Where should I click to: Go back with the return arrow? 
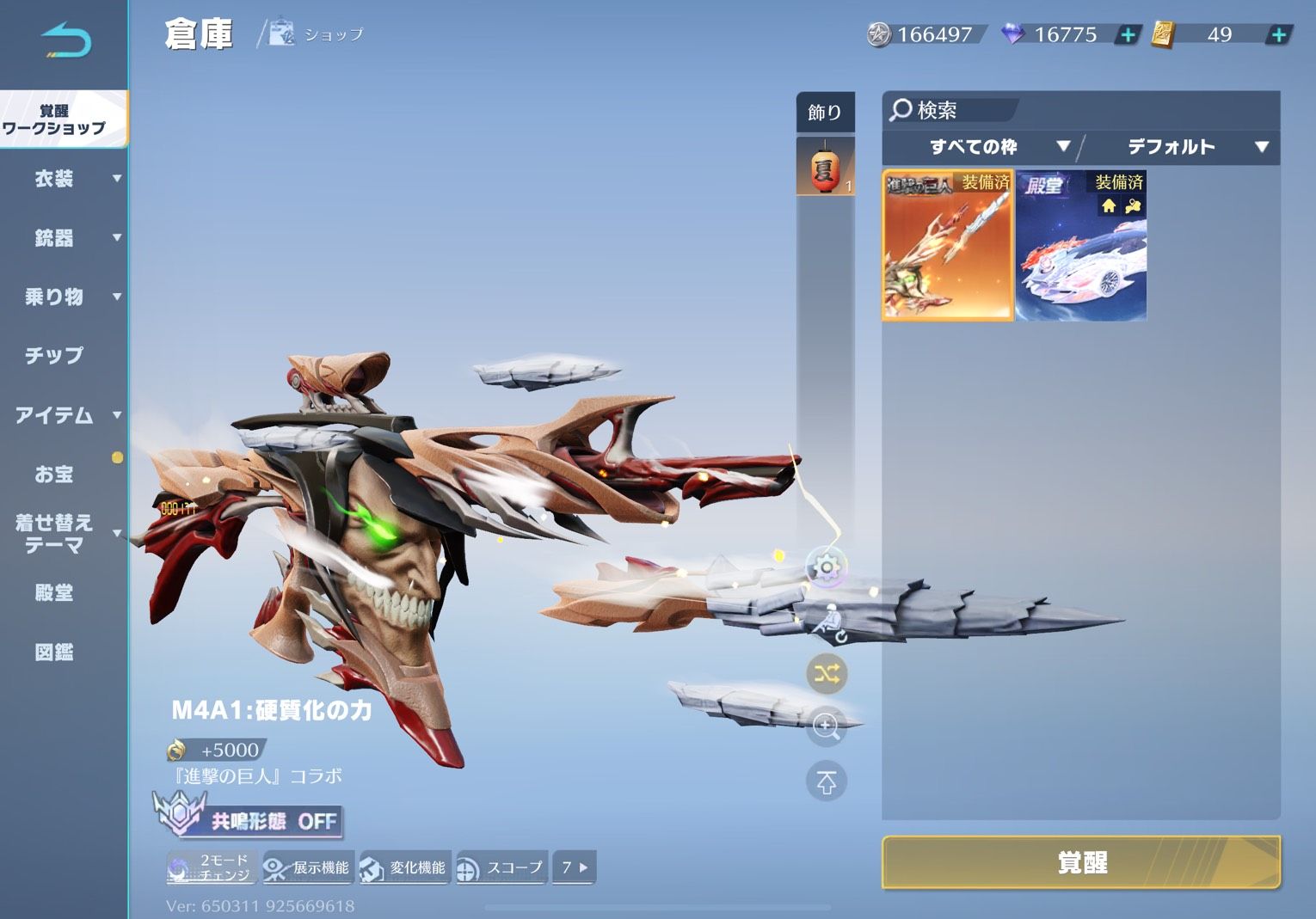tap(65, 40)
